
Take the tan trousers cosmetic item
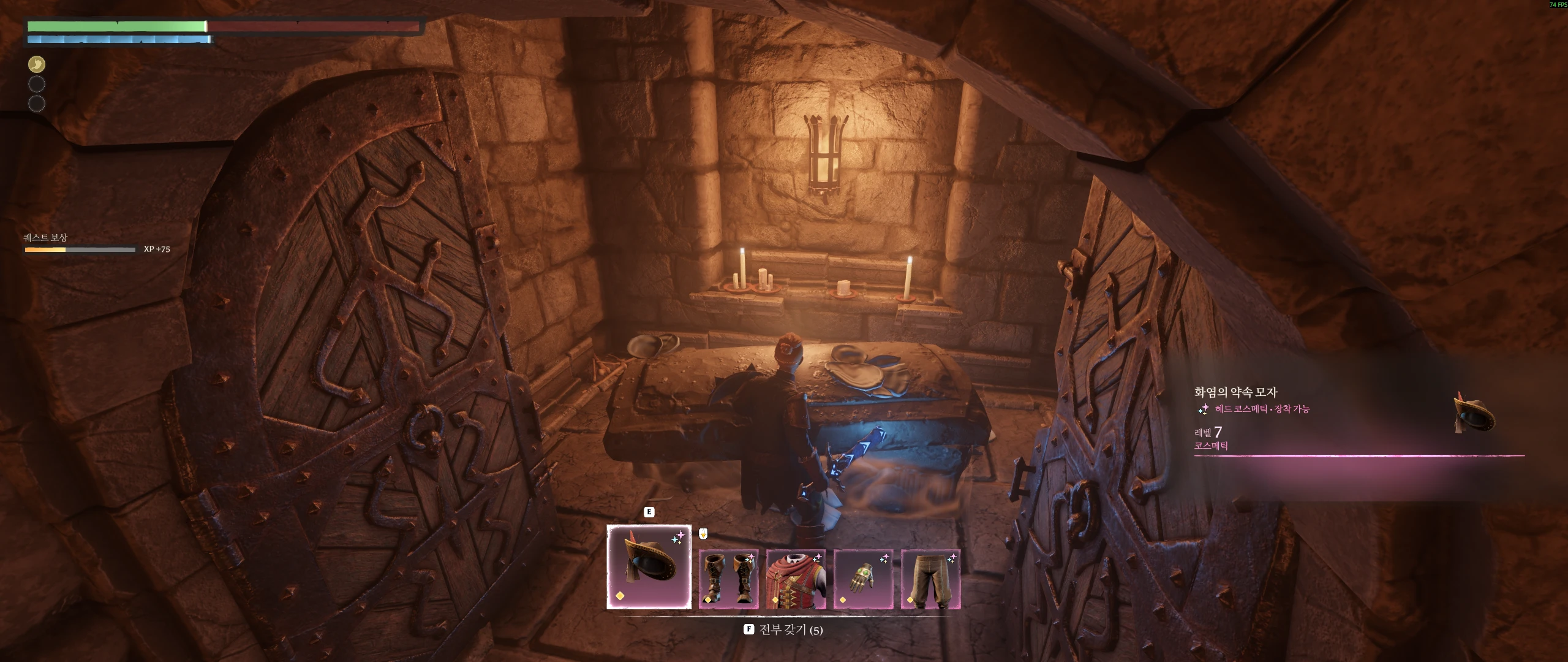point(930,579)
